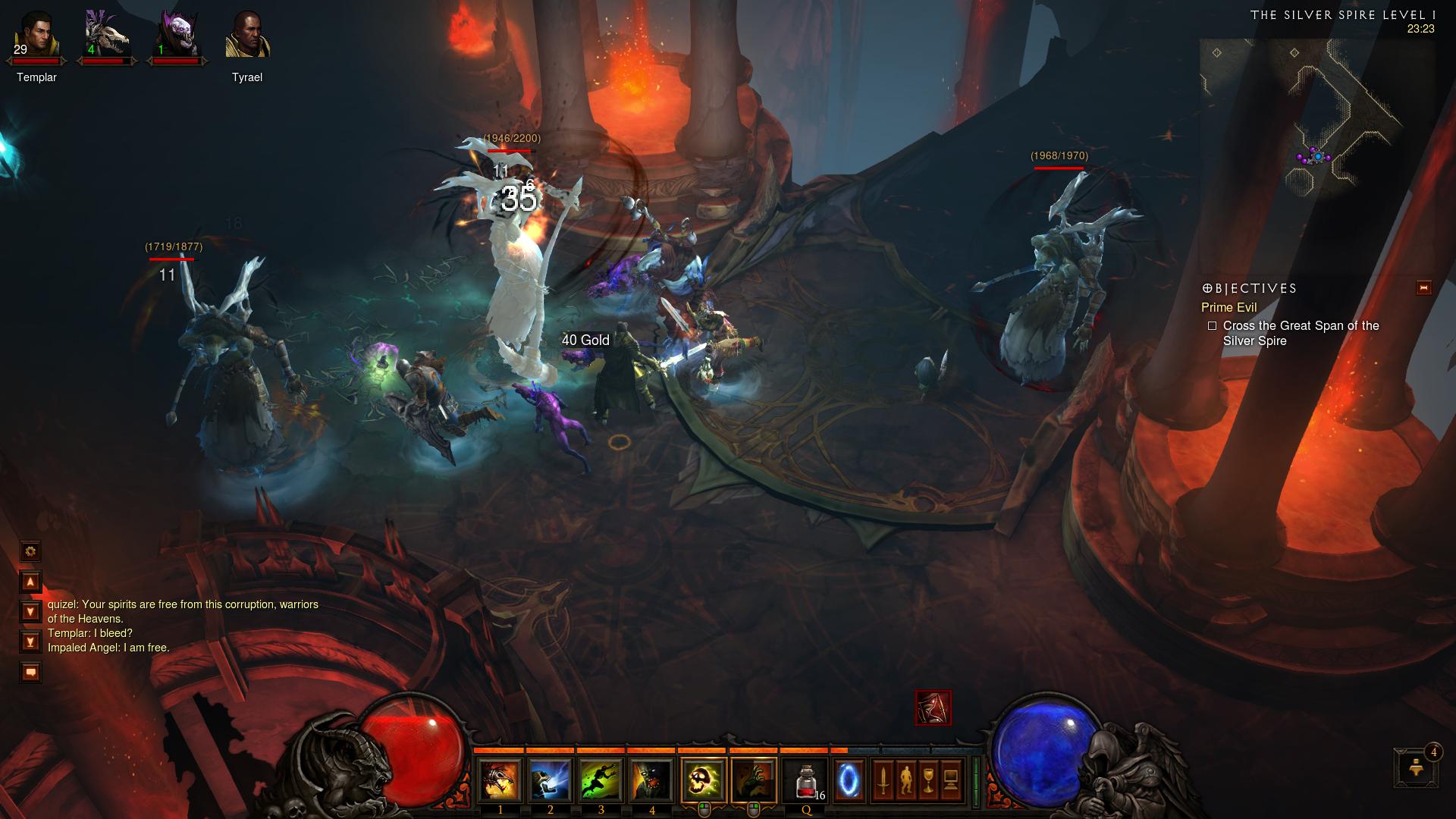The width and height of the screenshot is (1456, 819).
Task: Collapse the Objectives tracker
Action: point(1423,288)
